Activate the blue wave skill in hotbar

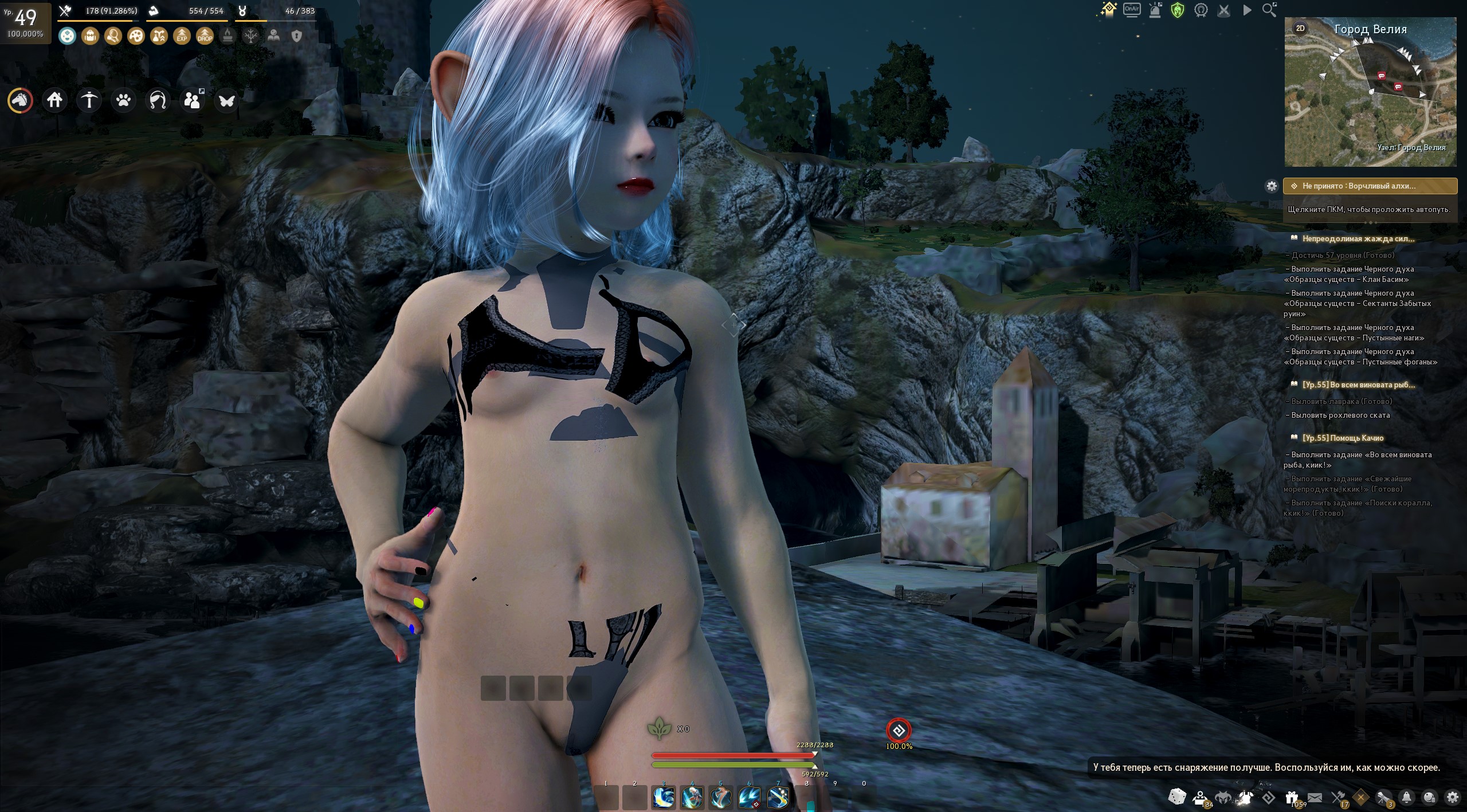point(664,798)
